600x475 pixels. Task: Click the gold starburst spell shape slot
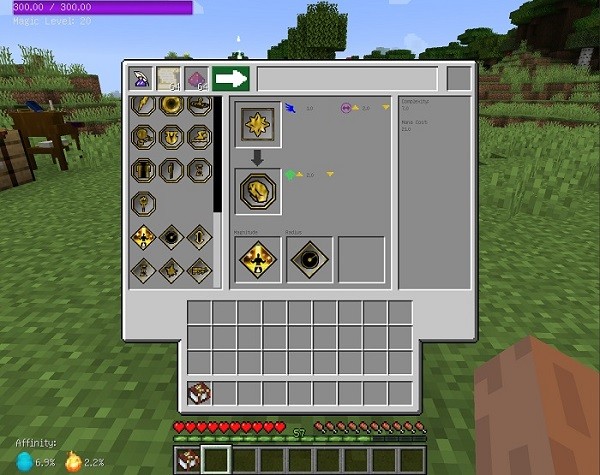click(x=258, y=125)
